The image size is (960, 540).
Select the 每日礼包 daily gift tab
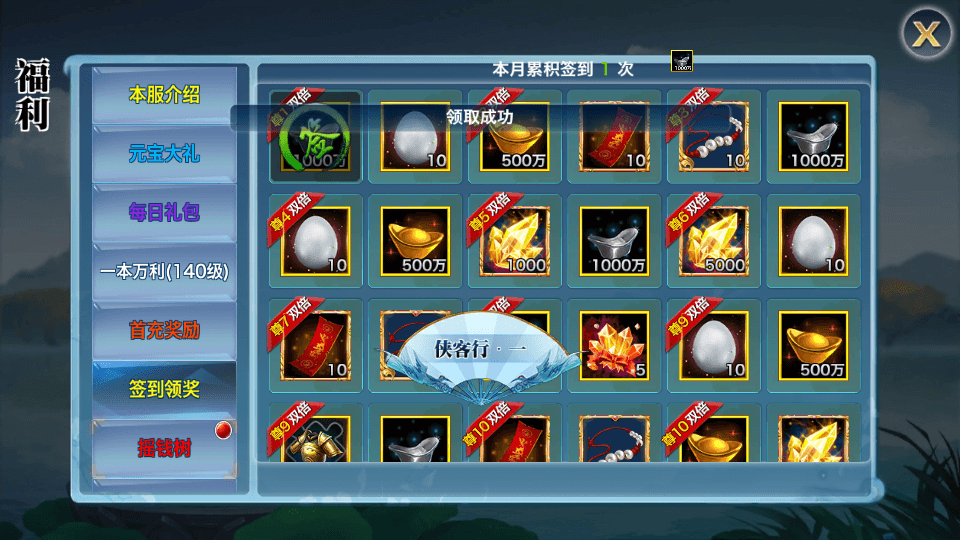click(x=165, y=212)
